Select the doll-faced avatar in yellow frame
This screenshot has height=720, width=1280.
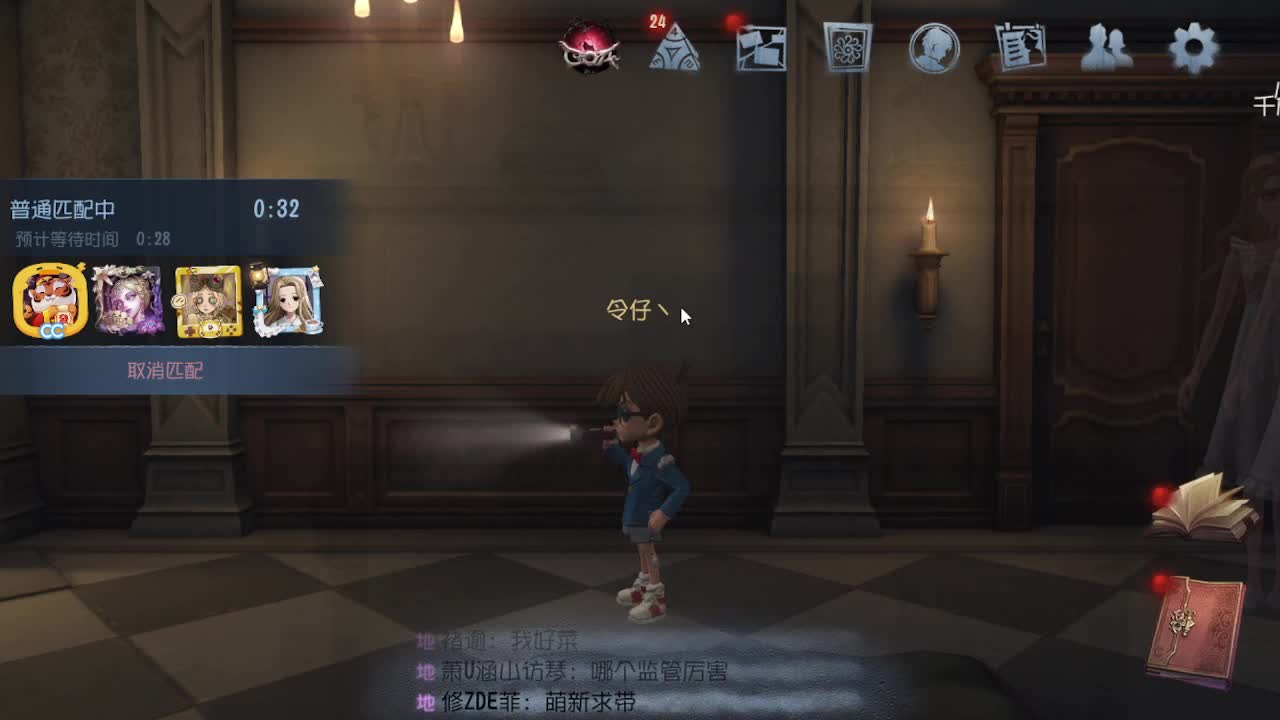[x=208, y=301]
